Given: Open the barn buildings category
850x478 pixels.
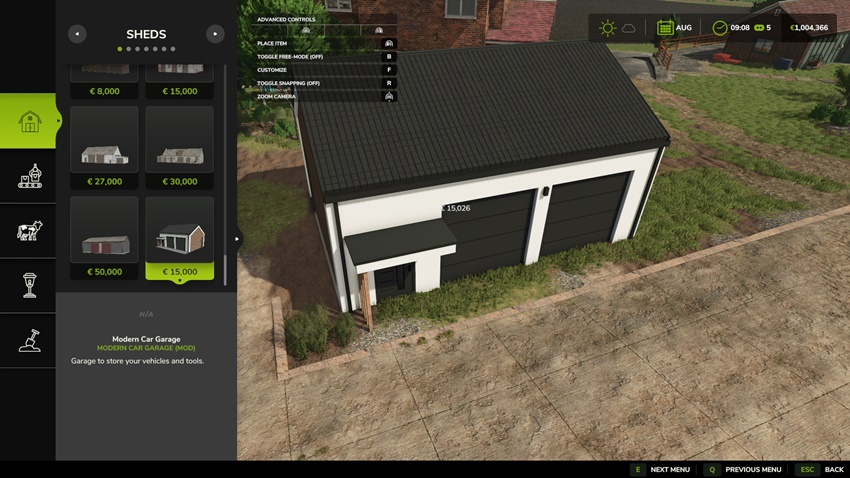Looking at the screenshot, I should point(29,121).
